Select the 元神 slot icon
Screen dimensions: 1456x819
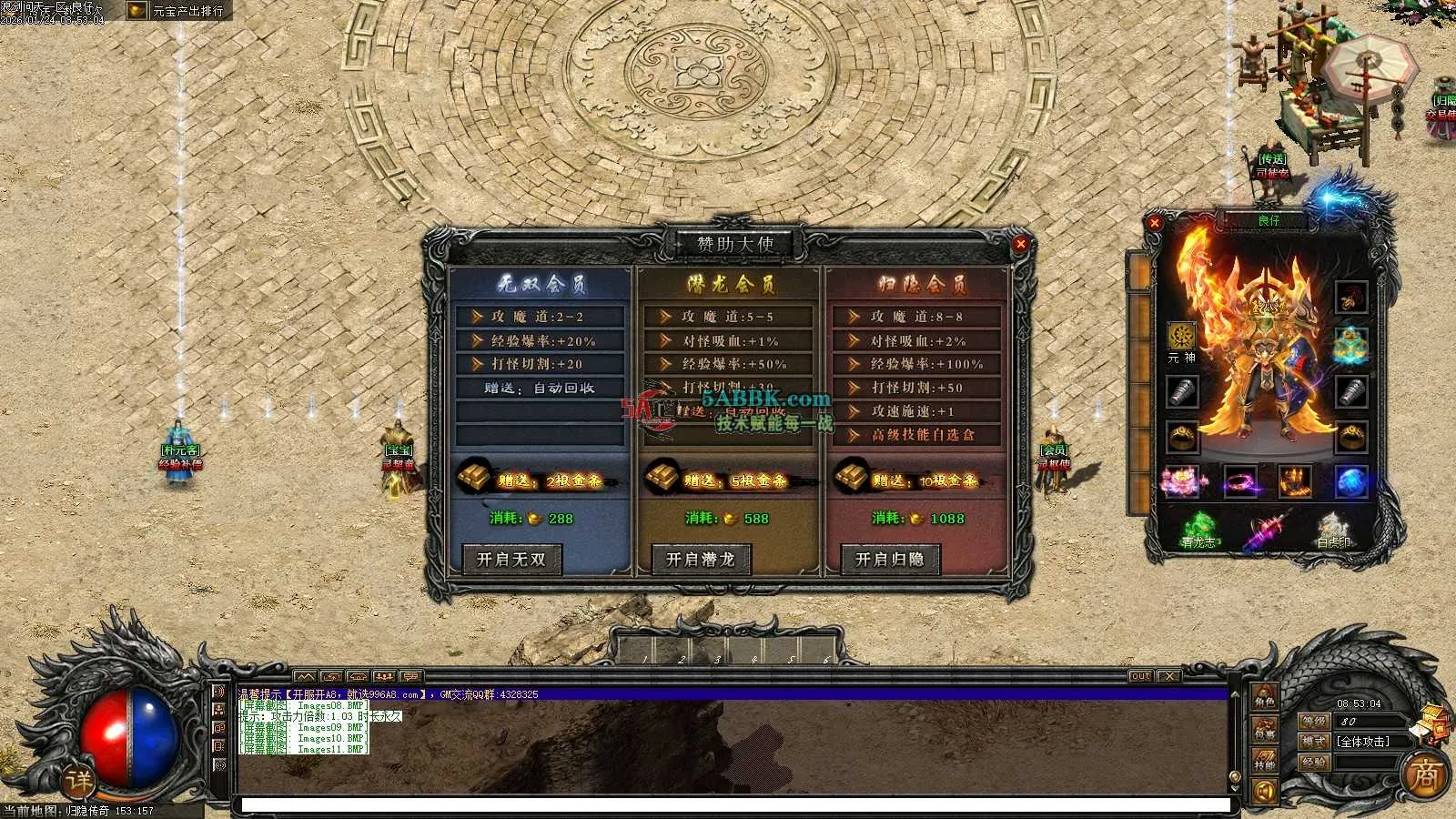[1181, 336]
